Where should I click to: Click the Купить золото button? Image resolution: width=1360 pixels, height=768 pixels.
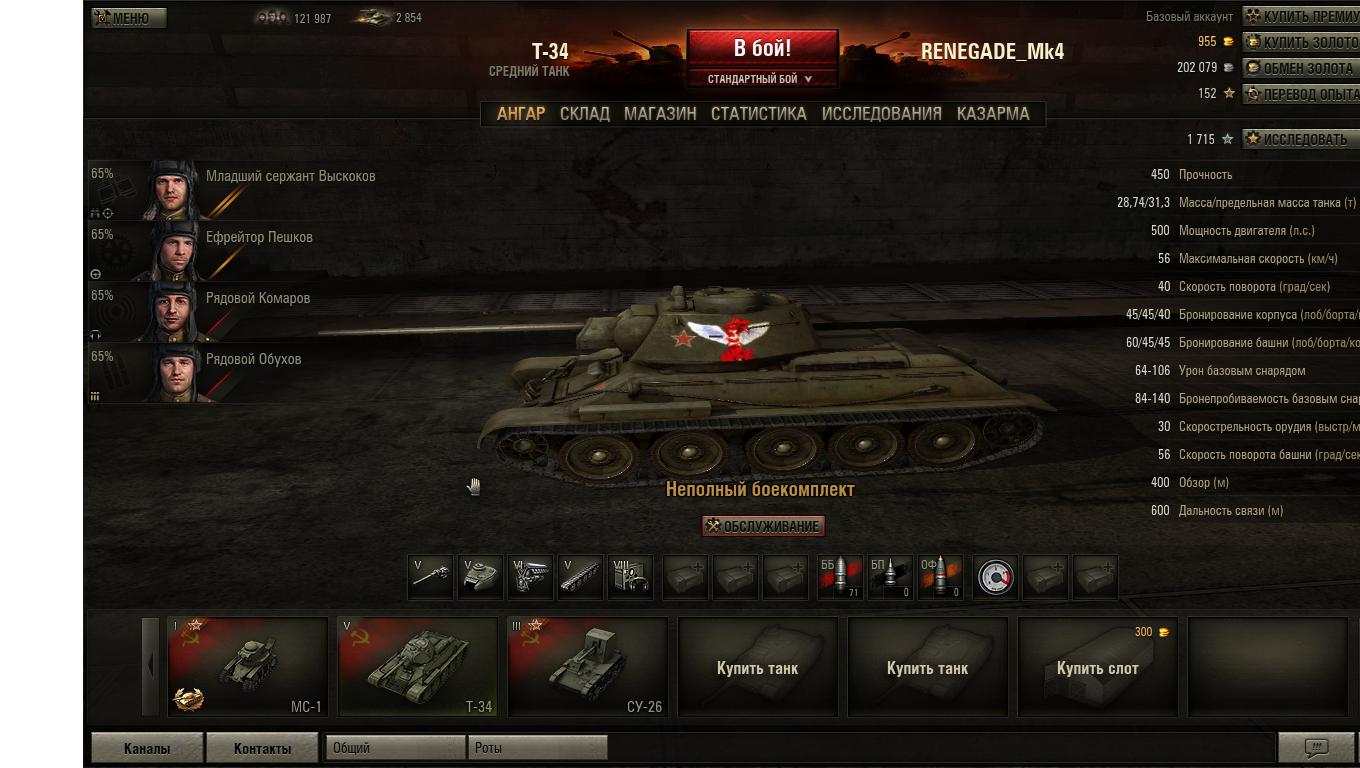(x=1301, y=42)
